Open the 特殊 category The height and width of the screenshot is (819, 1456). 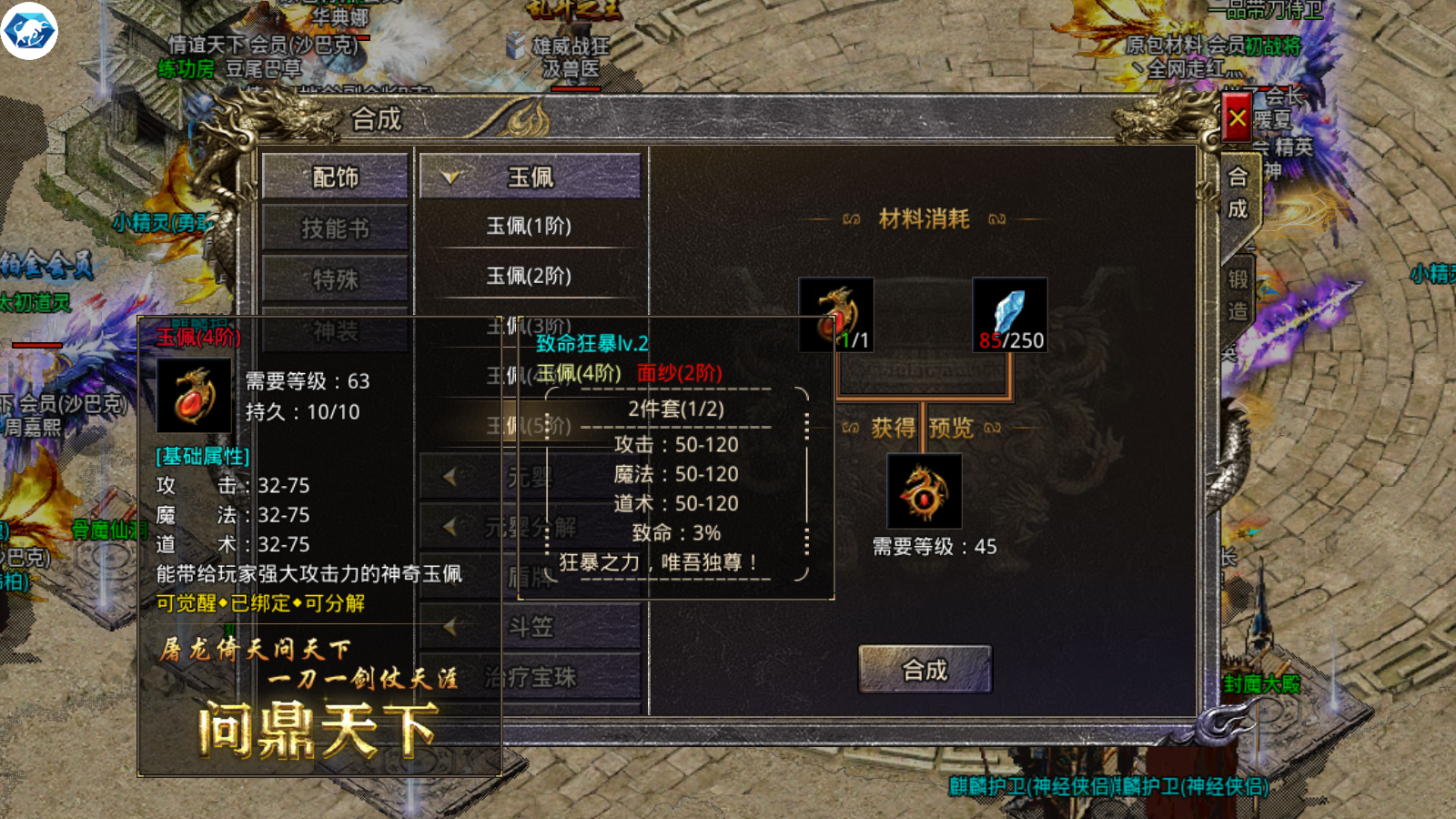pos(338,278)
